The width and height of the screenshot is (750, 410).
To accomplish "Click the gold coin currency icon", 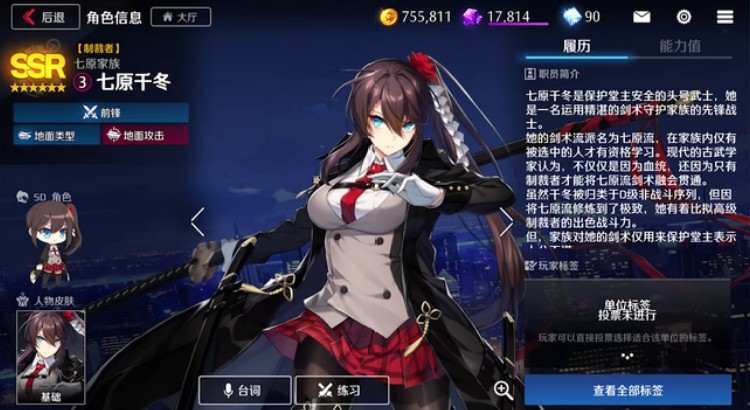I will 390,16.
